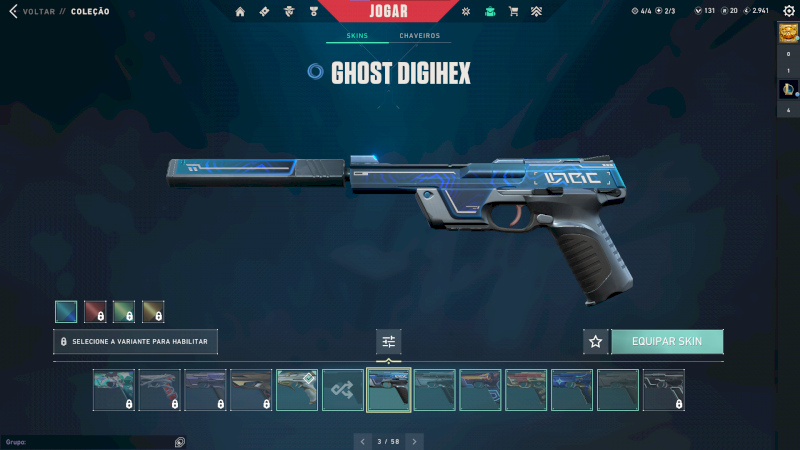Go to next skin page arrow
The image size is (800, 450).
point(415,440)
